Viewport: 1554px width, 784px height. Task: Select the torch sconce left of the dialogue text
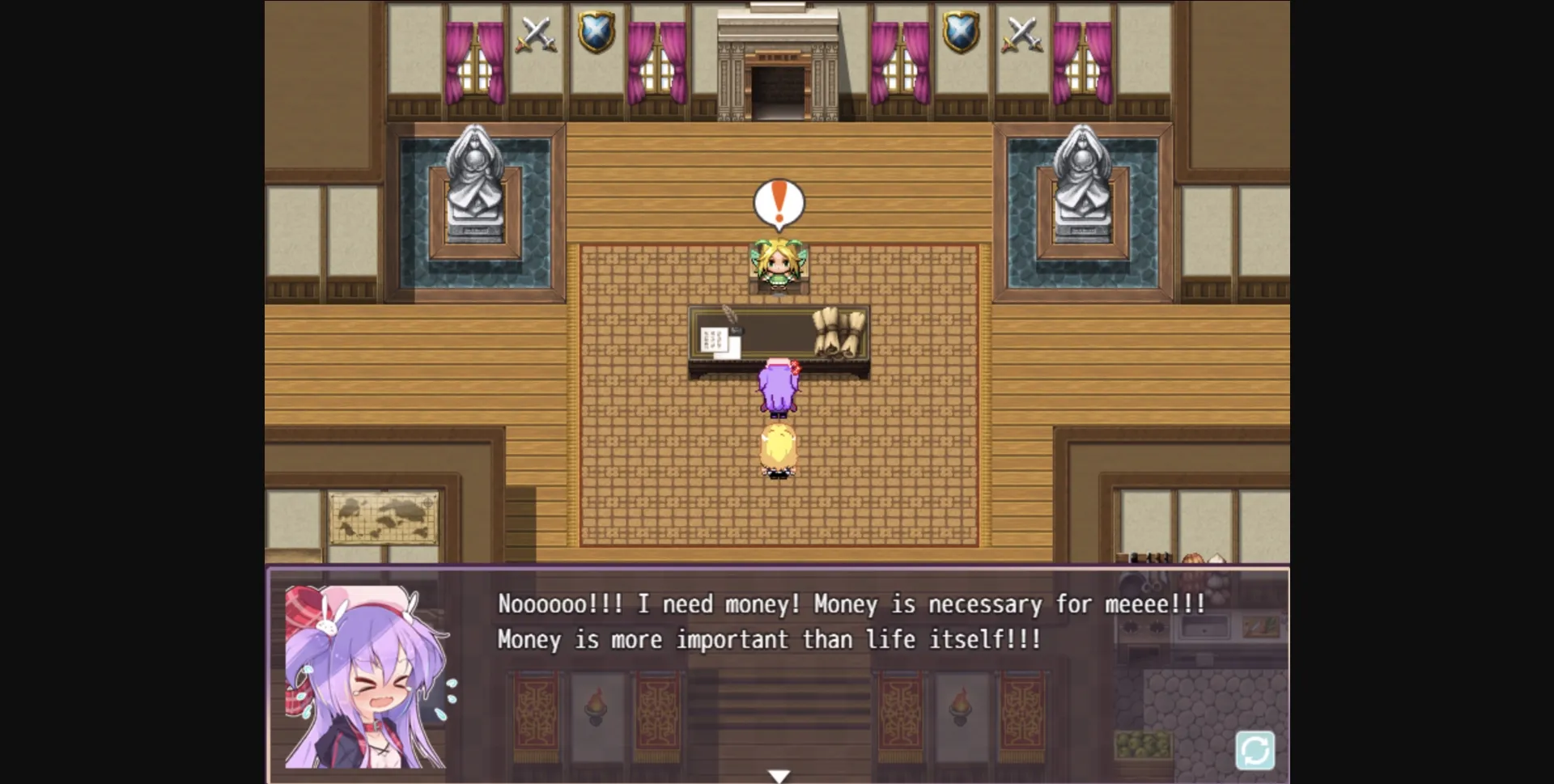click(597, 708)
